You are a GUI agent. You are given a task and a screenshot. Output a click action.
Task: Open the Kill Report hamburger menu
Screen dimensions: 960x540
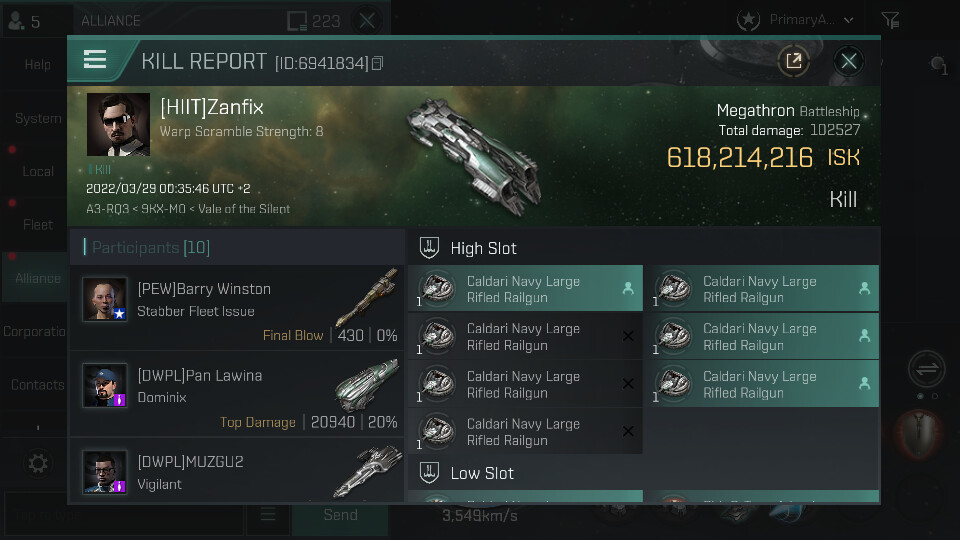coord(95,60)
